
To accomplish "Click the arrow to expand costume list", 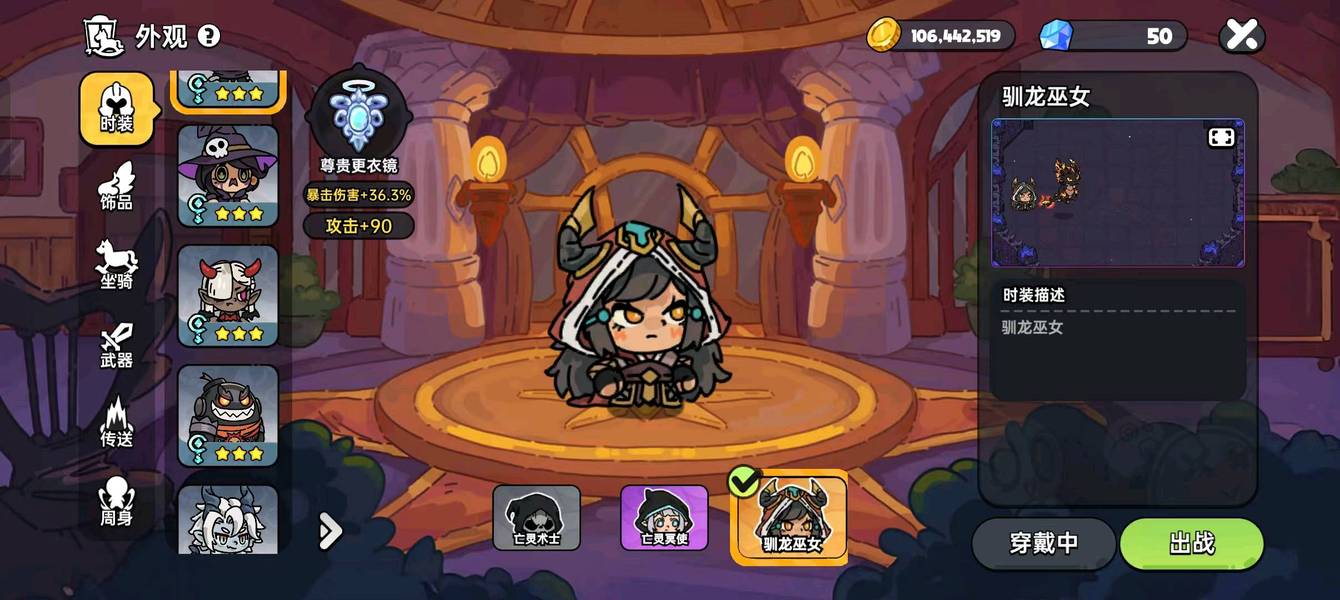I will 330,532.
